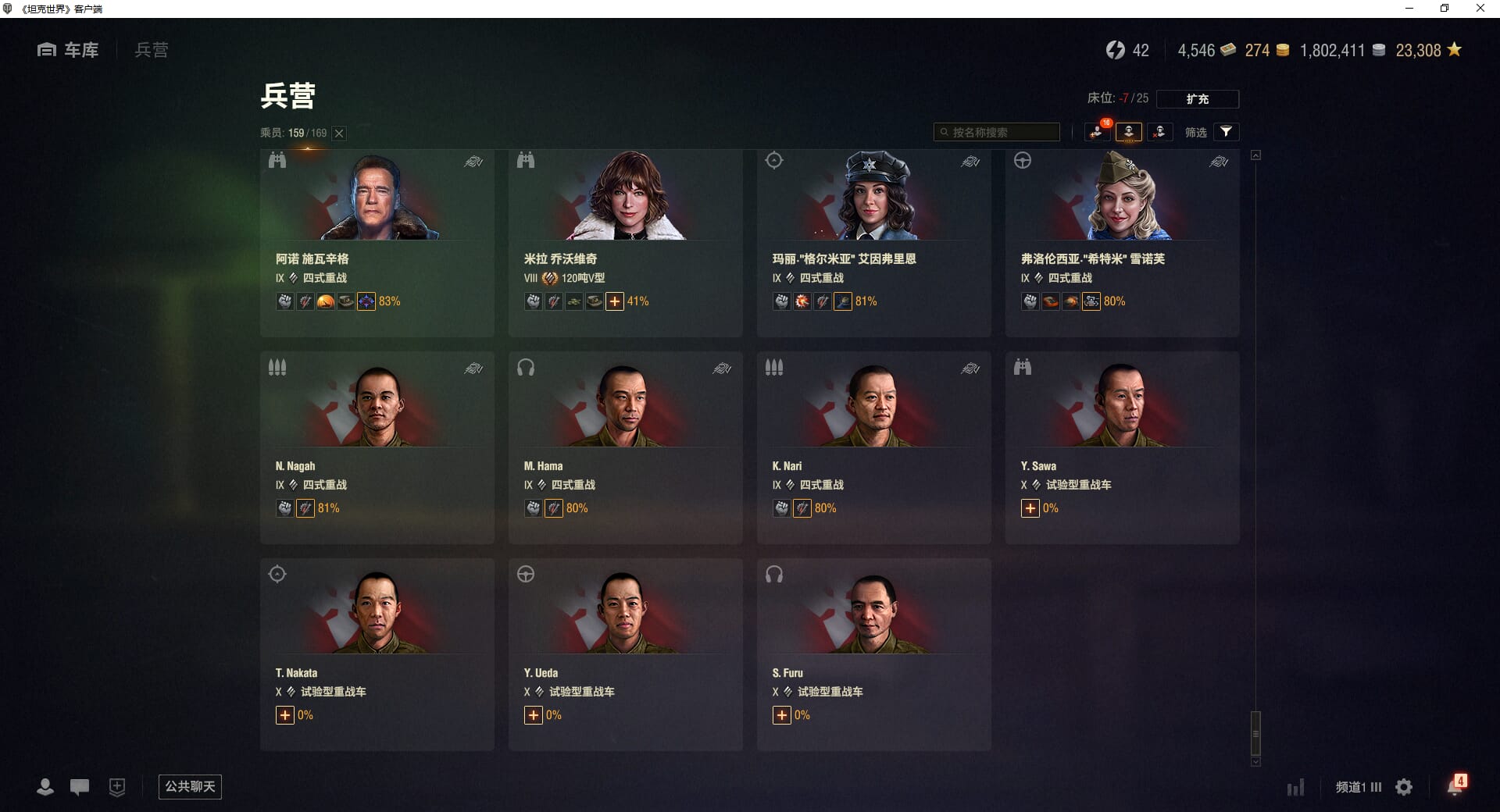Click the Y. Ueda crew card
Screen dimensions: 1500x812
(x=625, y=654)
